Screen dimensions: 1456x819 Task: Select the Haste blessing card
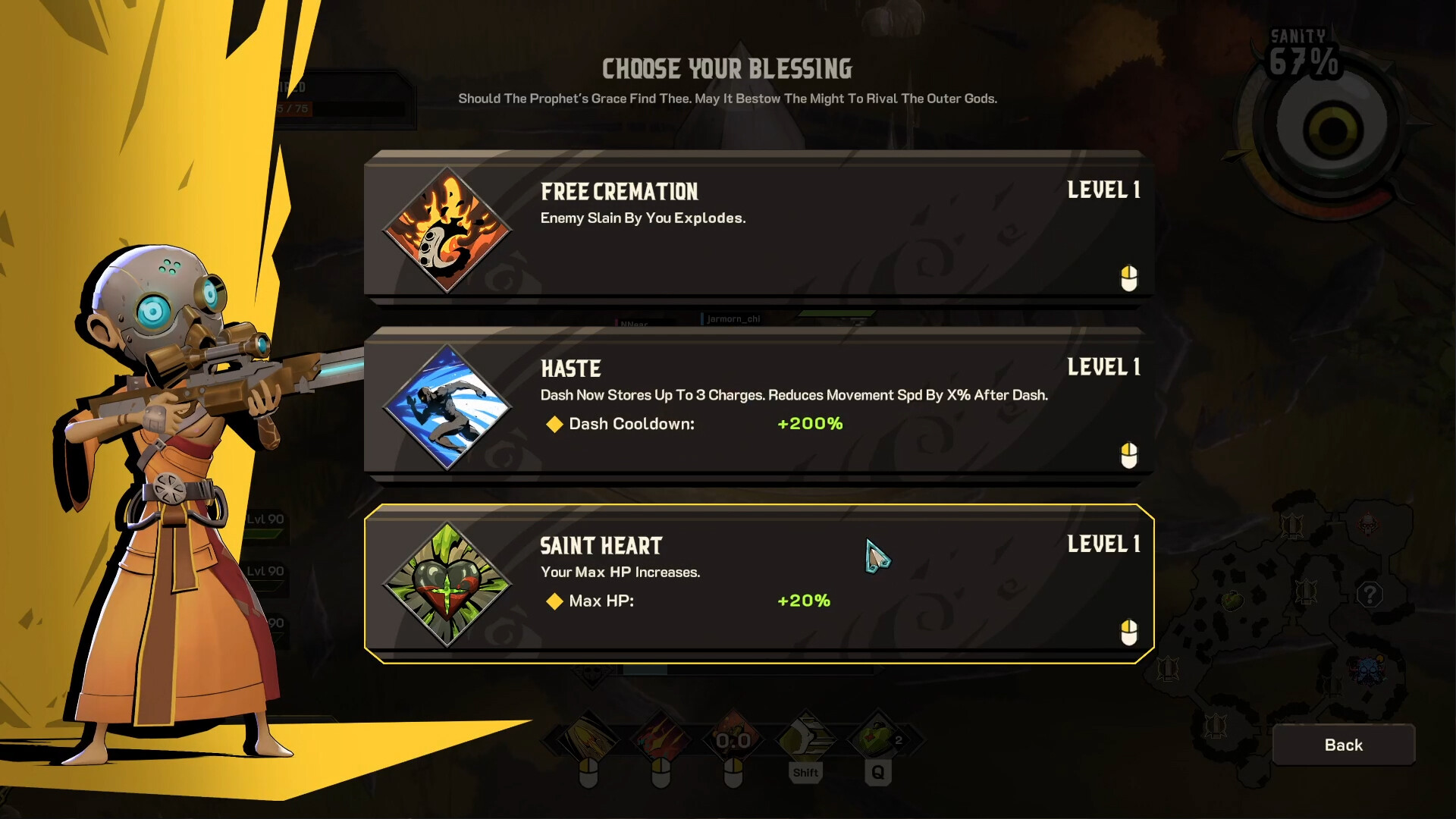pos(758,406)
